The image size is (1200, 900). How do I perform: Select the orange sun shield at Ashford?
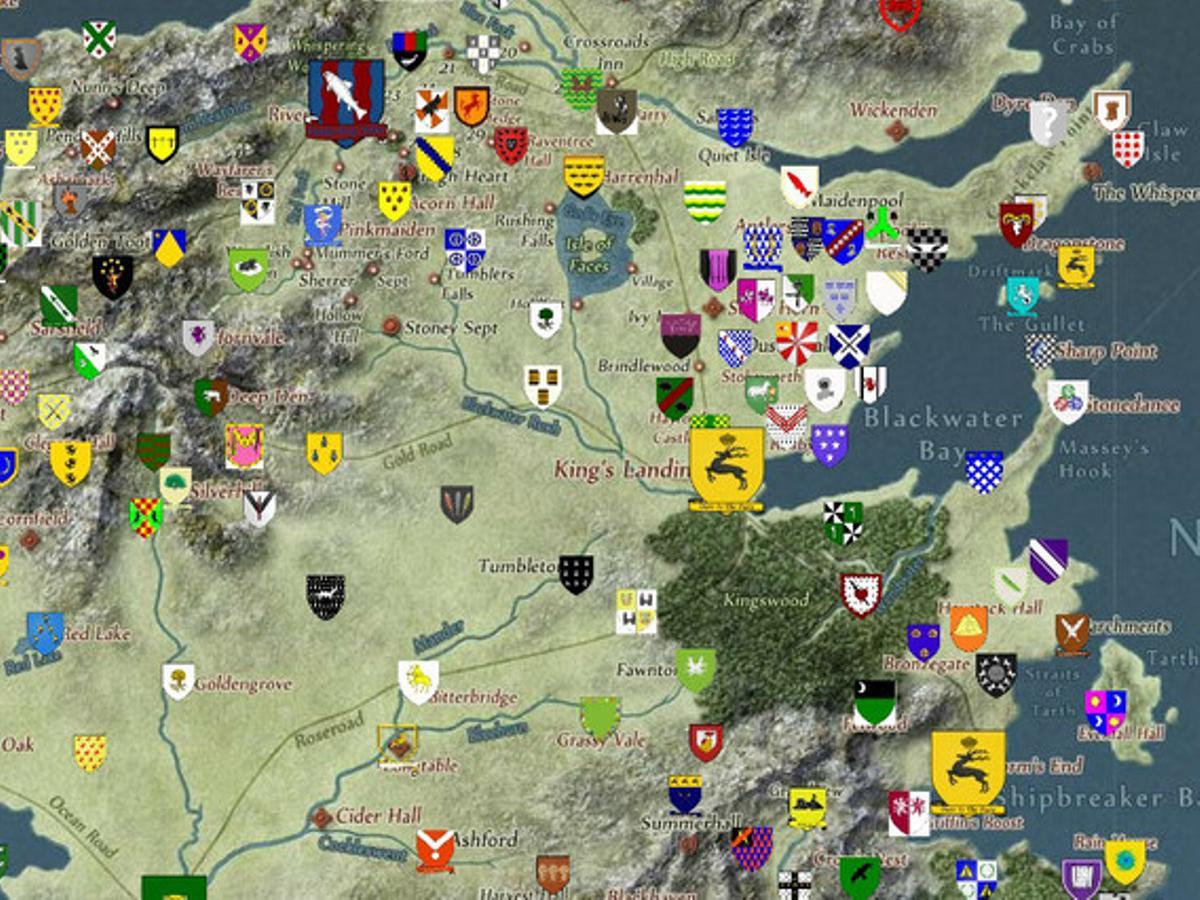pos(435,850)
